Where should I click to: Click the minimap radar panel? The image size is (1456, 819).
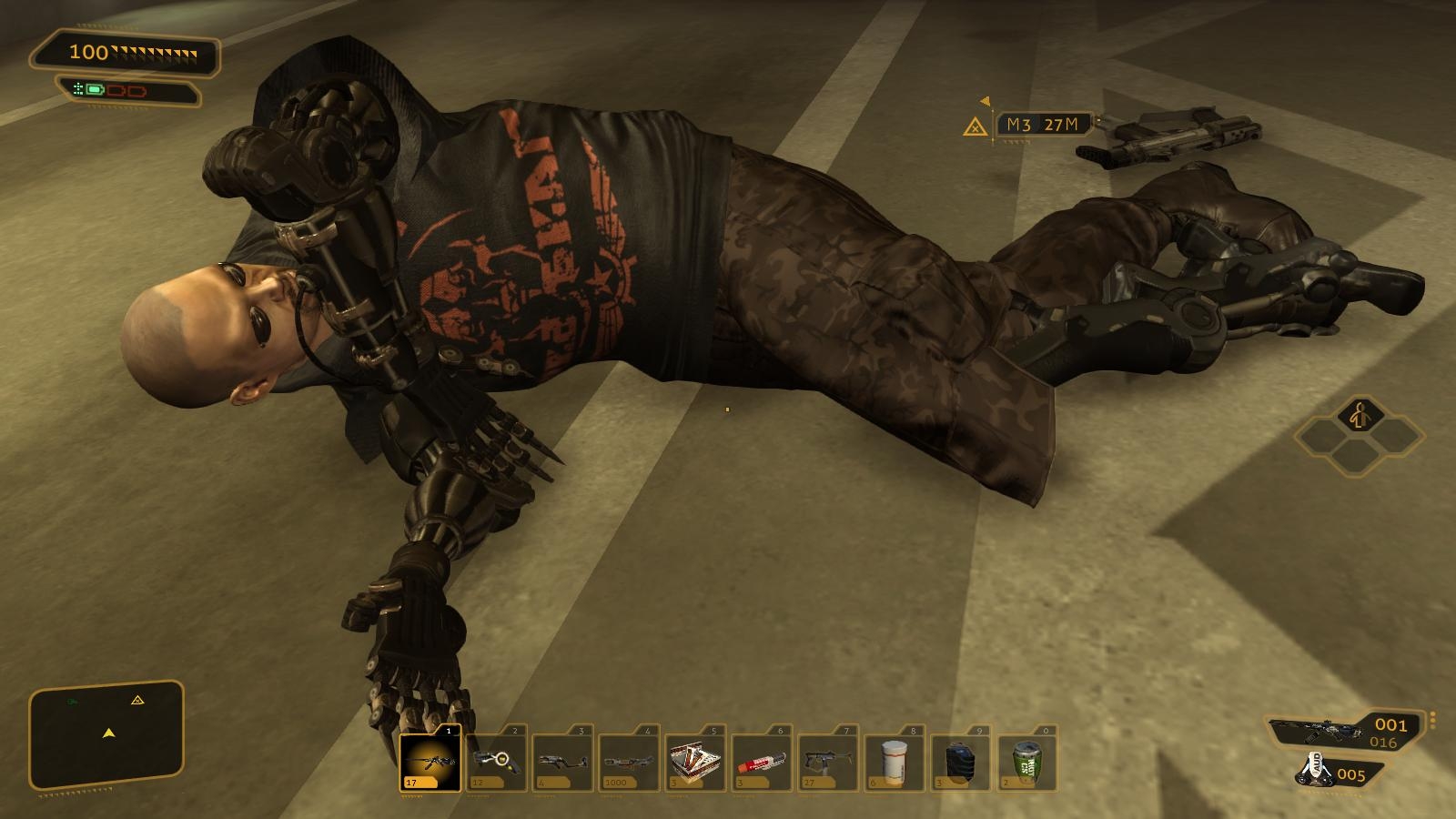point(107,733)
